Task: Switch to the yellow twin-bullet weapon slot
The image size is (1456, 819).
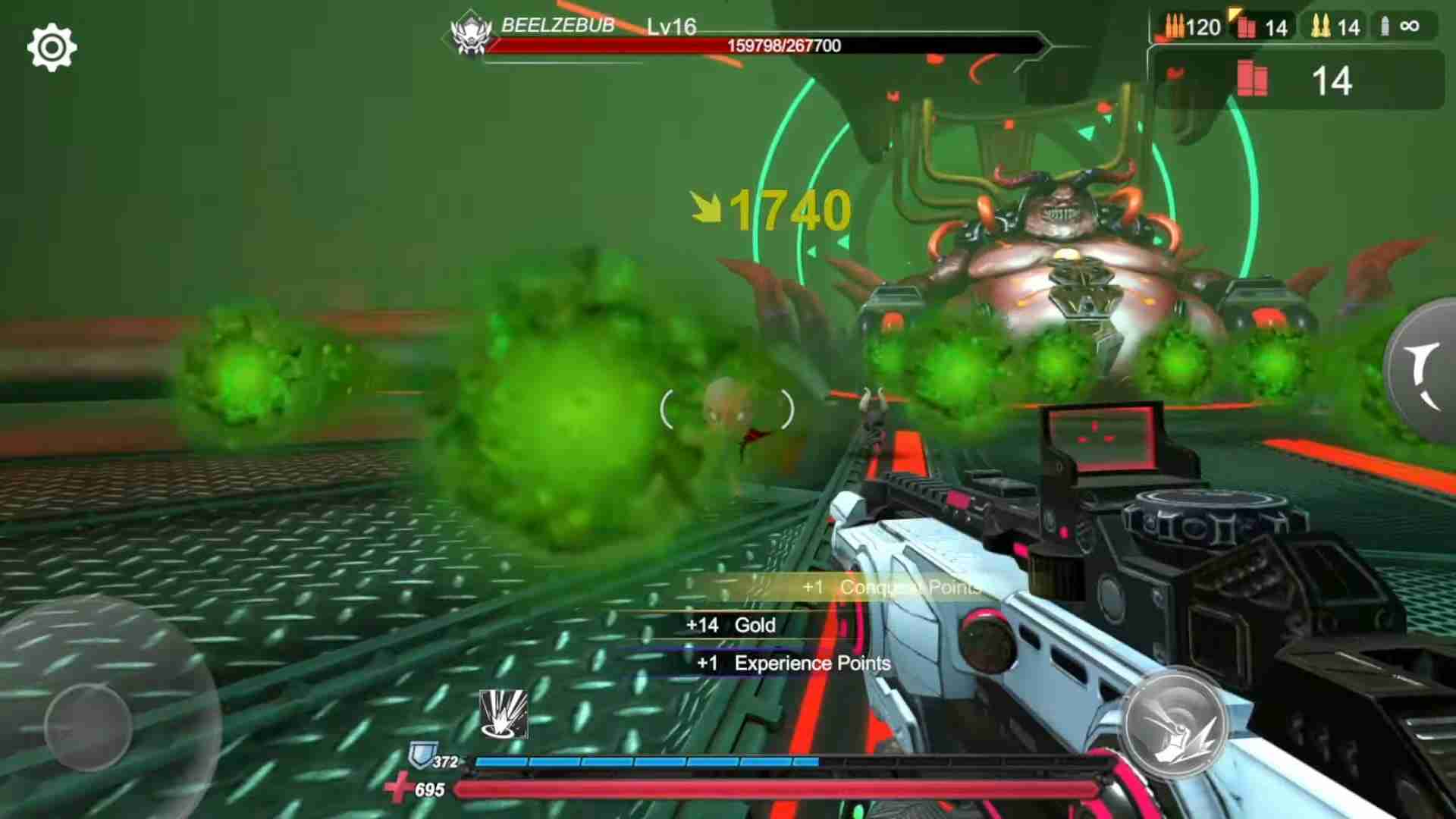Action: (1335, 27)
